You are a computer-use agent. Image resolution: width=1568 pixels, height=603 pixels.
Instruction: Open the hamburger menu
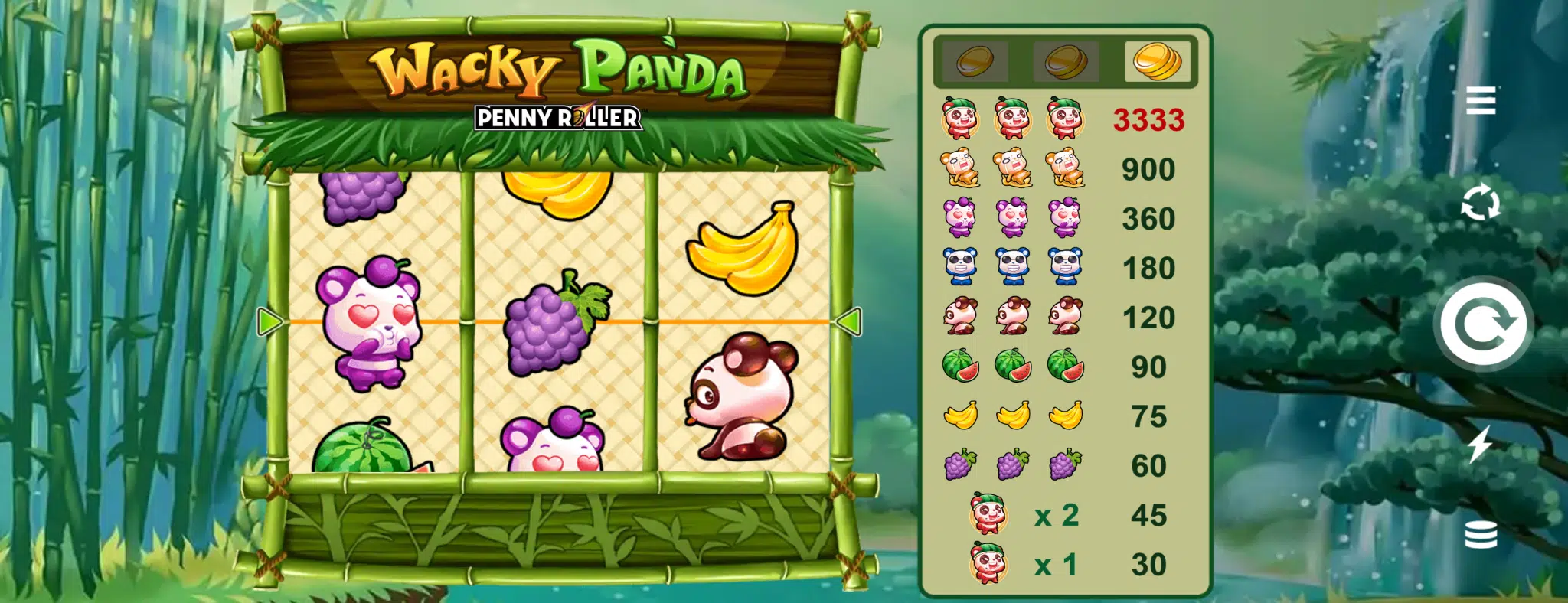1480,100
